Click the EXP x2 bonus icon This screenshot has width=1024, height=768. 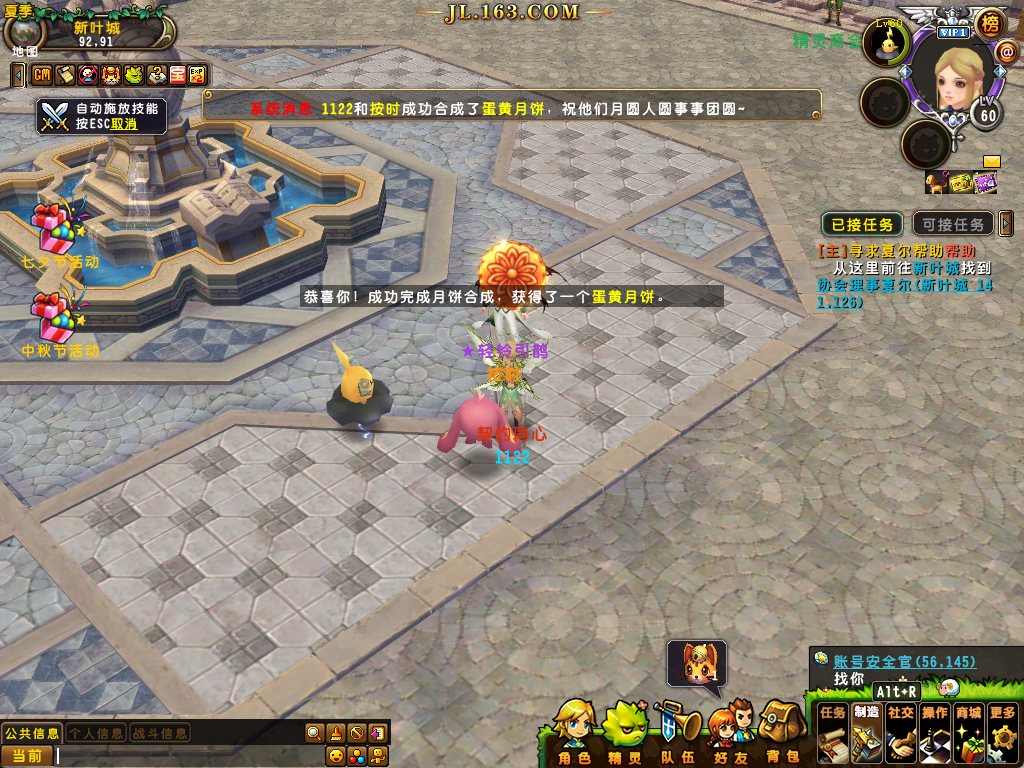[198, 75]
